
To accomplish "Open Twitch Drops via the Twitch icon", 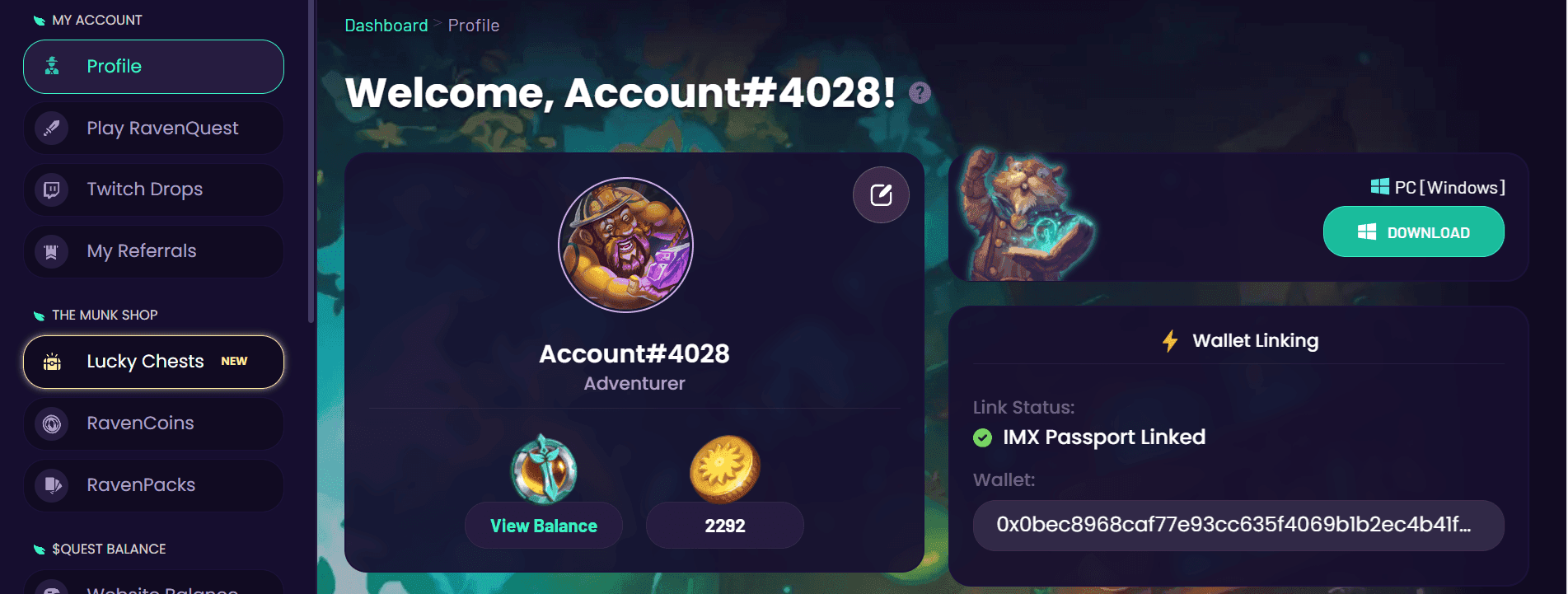I will click(51, 189).
